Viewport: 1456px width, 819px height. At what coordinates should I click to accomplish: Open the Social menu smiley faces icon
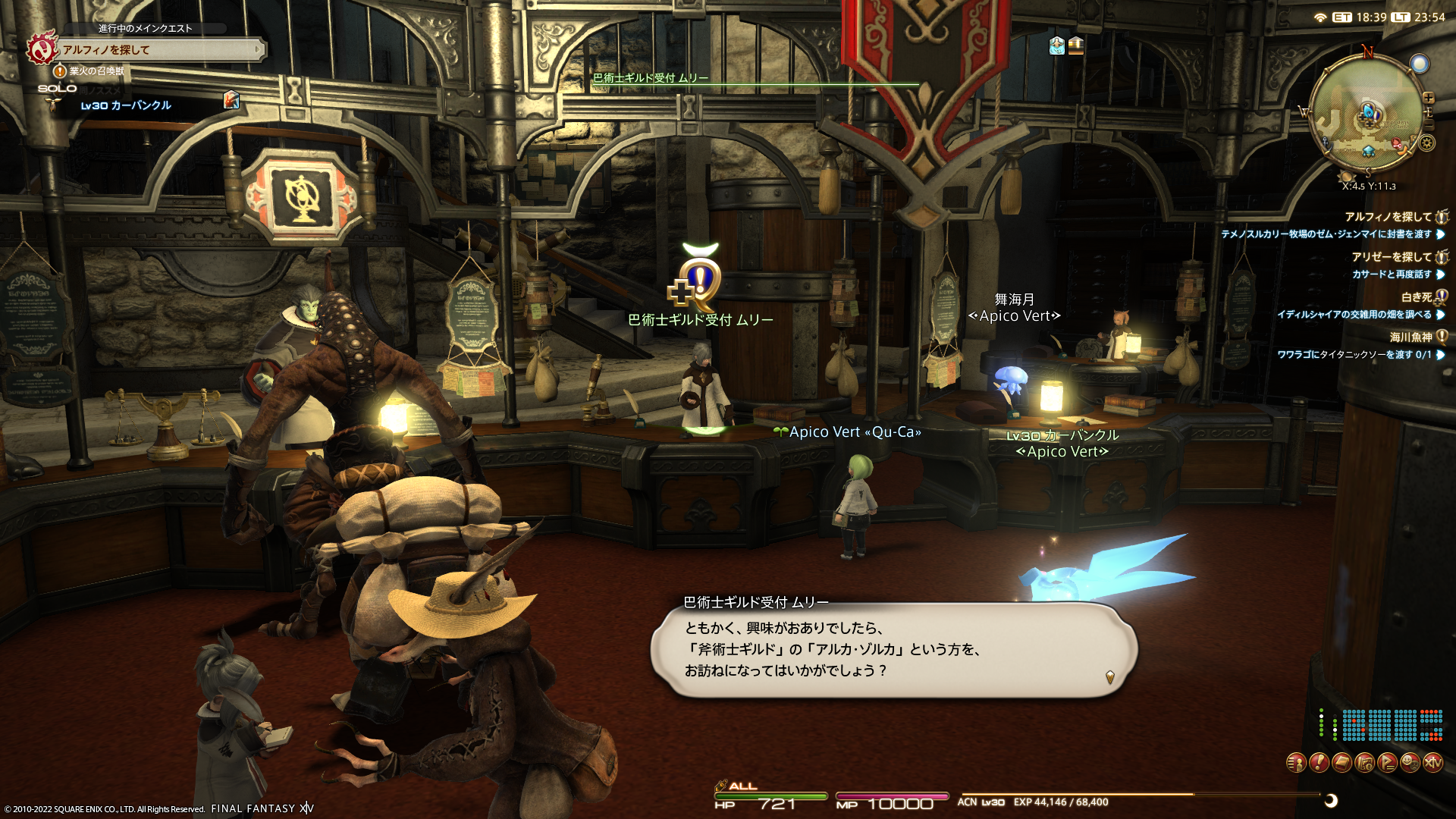[1410, 762]
